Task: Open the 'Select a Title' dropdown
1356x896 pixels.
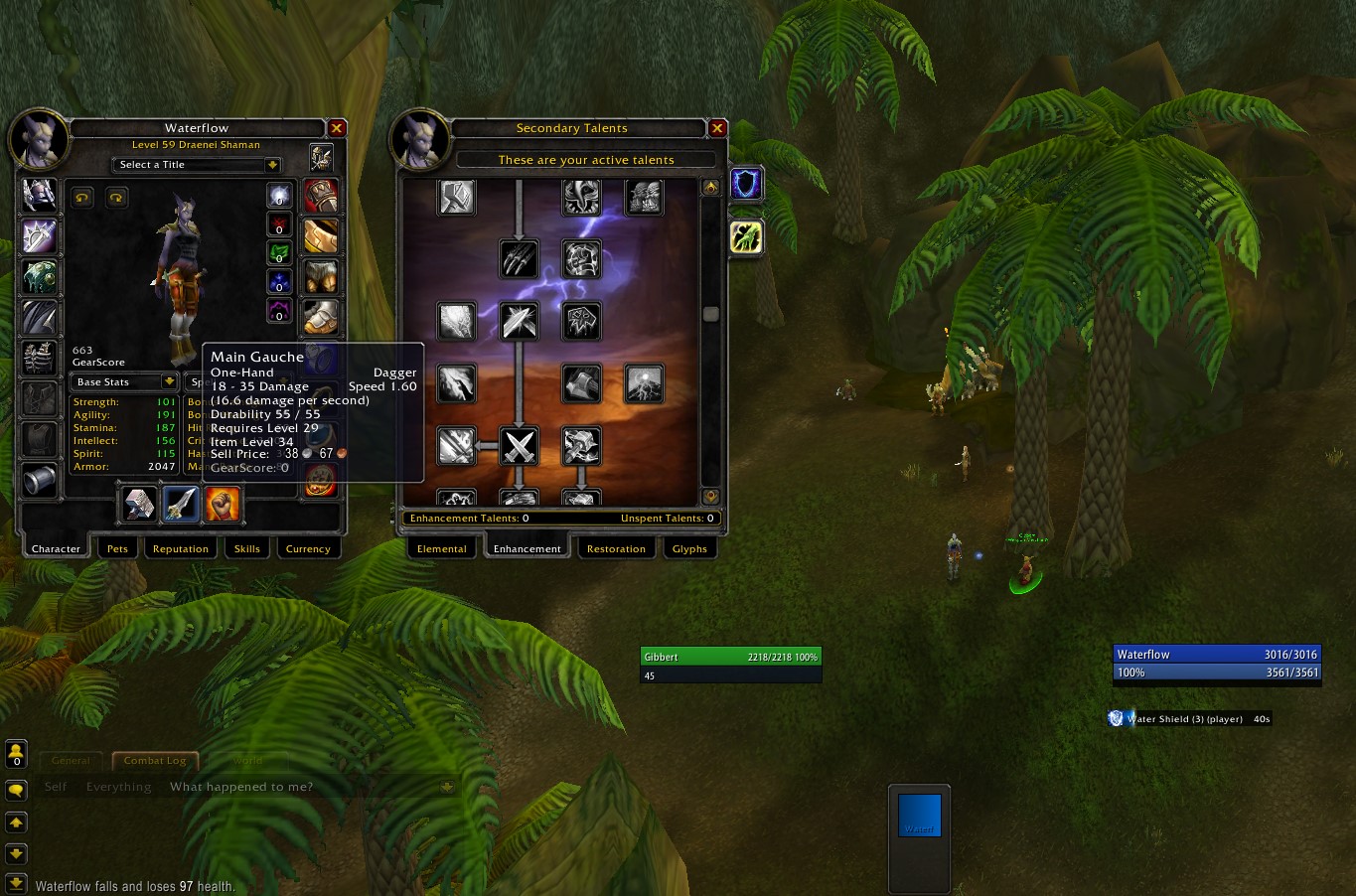Action: (x=196, y=164)
